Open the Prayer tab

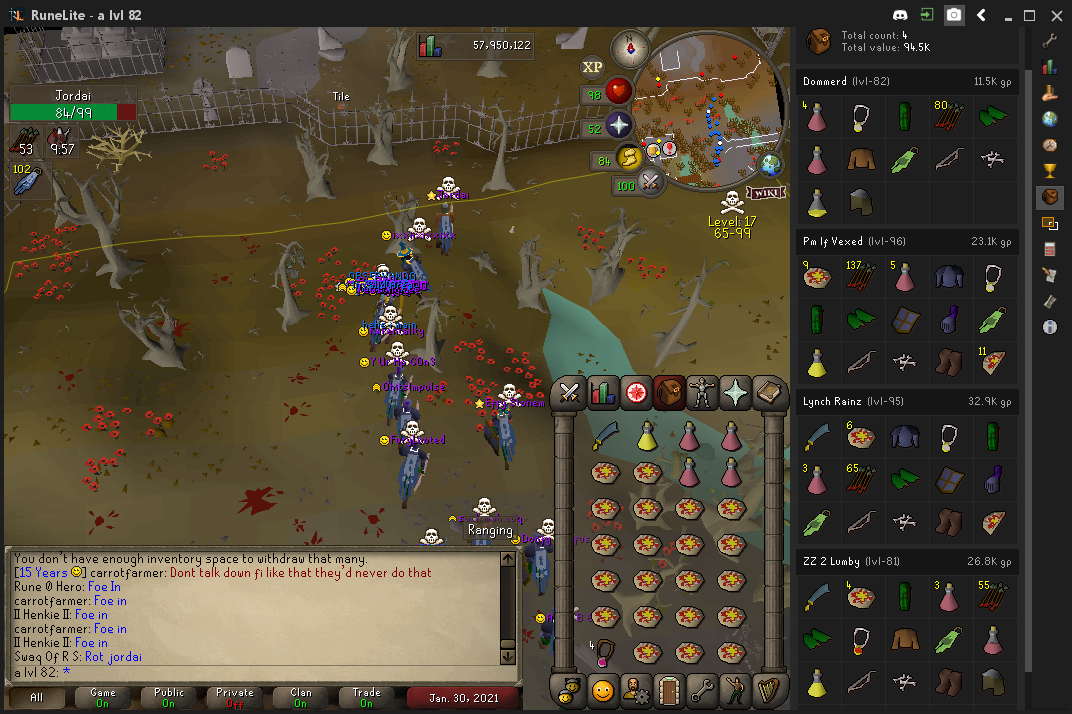pyautogui.click(x=735, y=393)
